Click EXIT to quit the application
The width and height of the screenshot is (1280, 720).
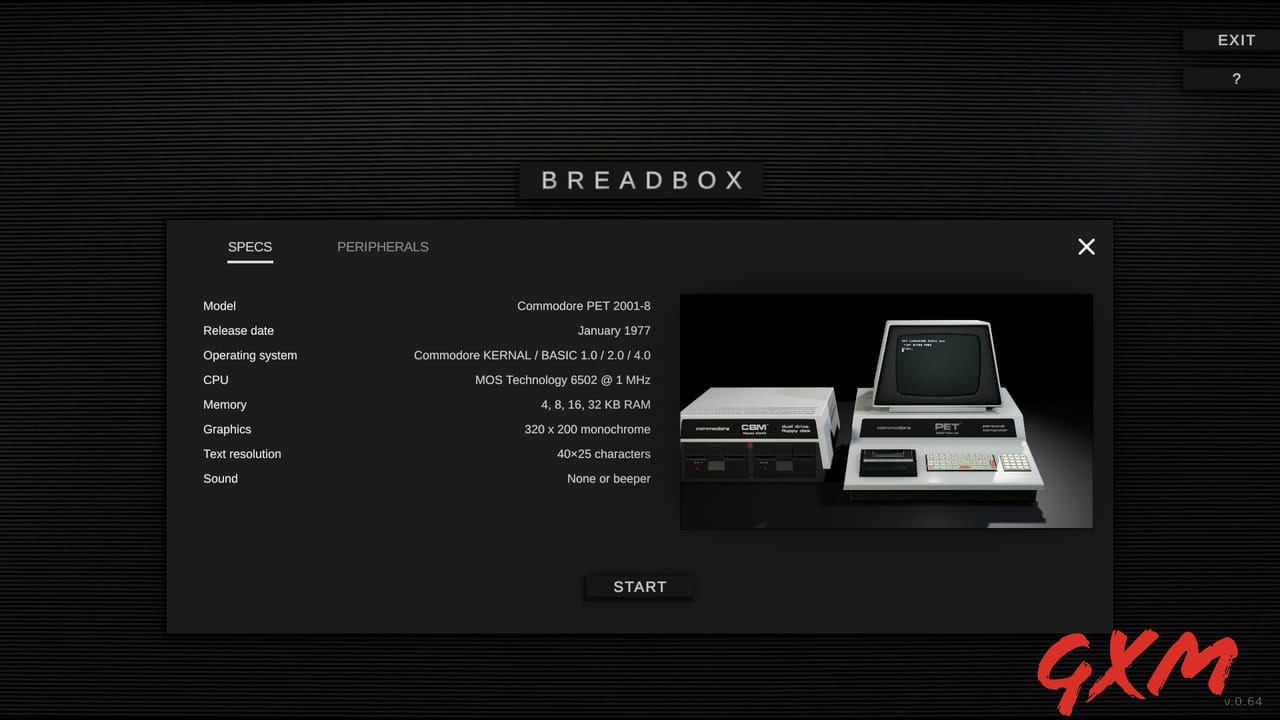click(x=1236, y=40)
